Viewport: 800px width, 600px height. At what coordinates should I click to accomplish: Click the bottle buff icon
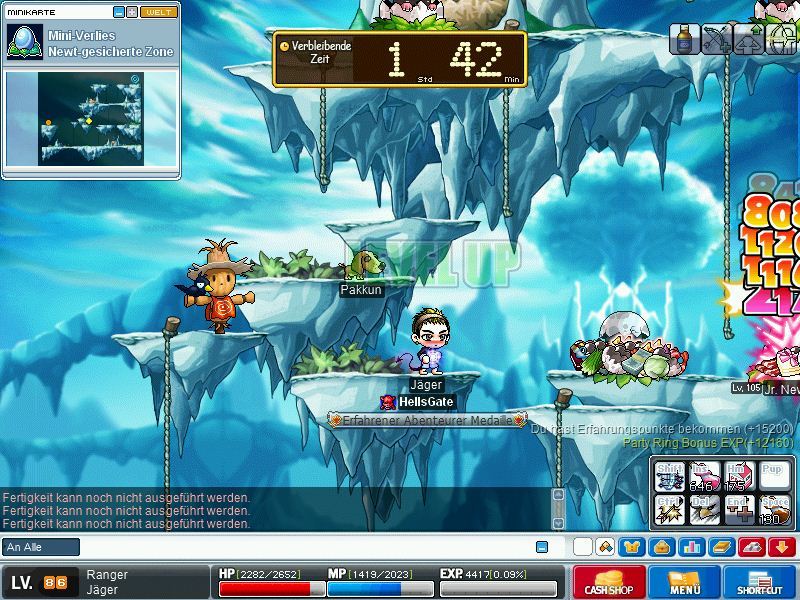(684, 39)
